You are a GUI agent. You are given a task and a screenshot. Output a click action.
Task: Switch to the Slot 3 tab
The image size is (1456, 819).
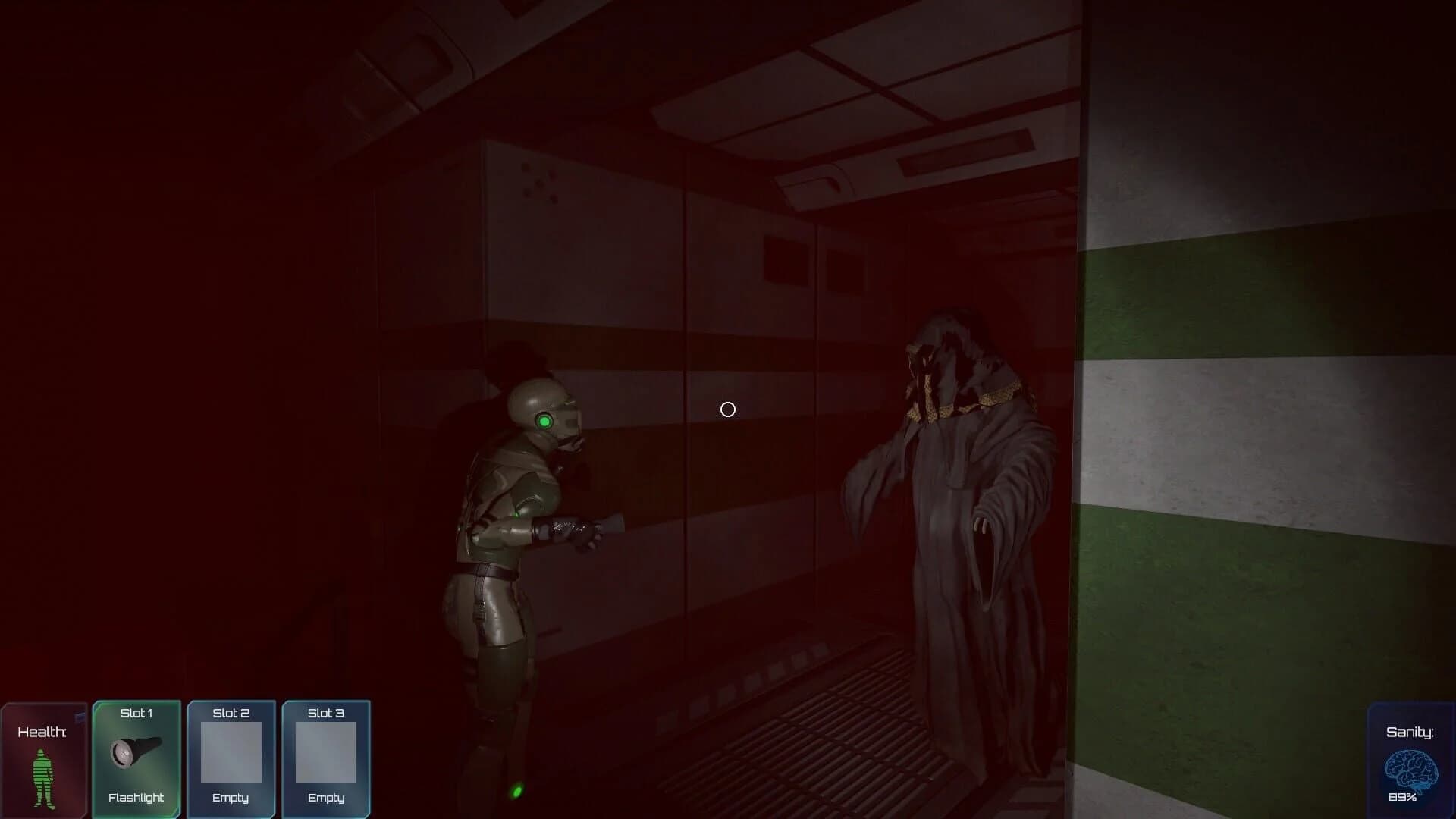(325, 713)
